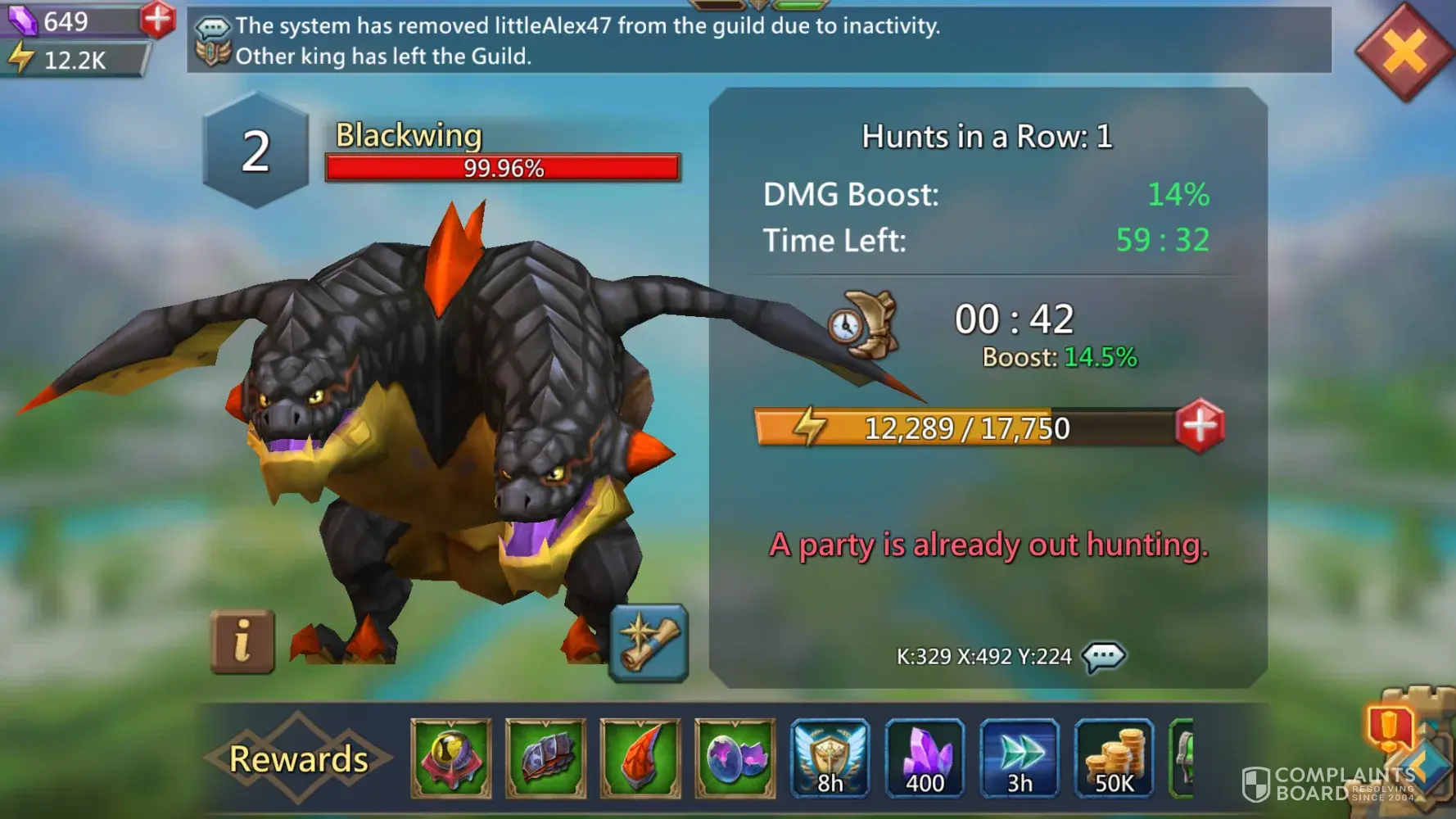Refill energy using the red plus button

(x=1200, y=426)
